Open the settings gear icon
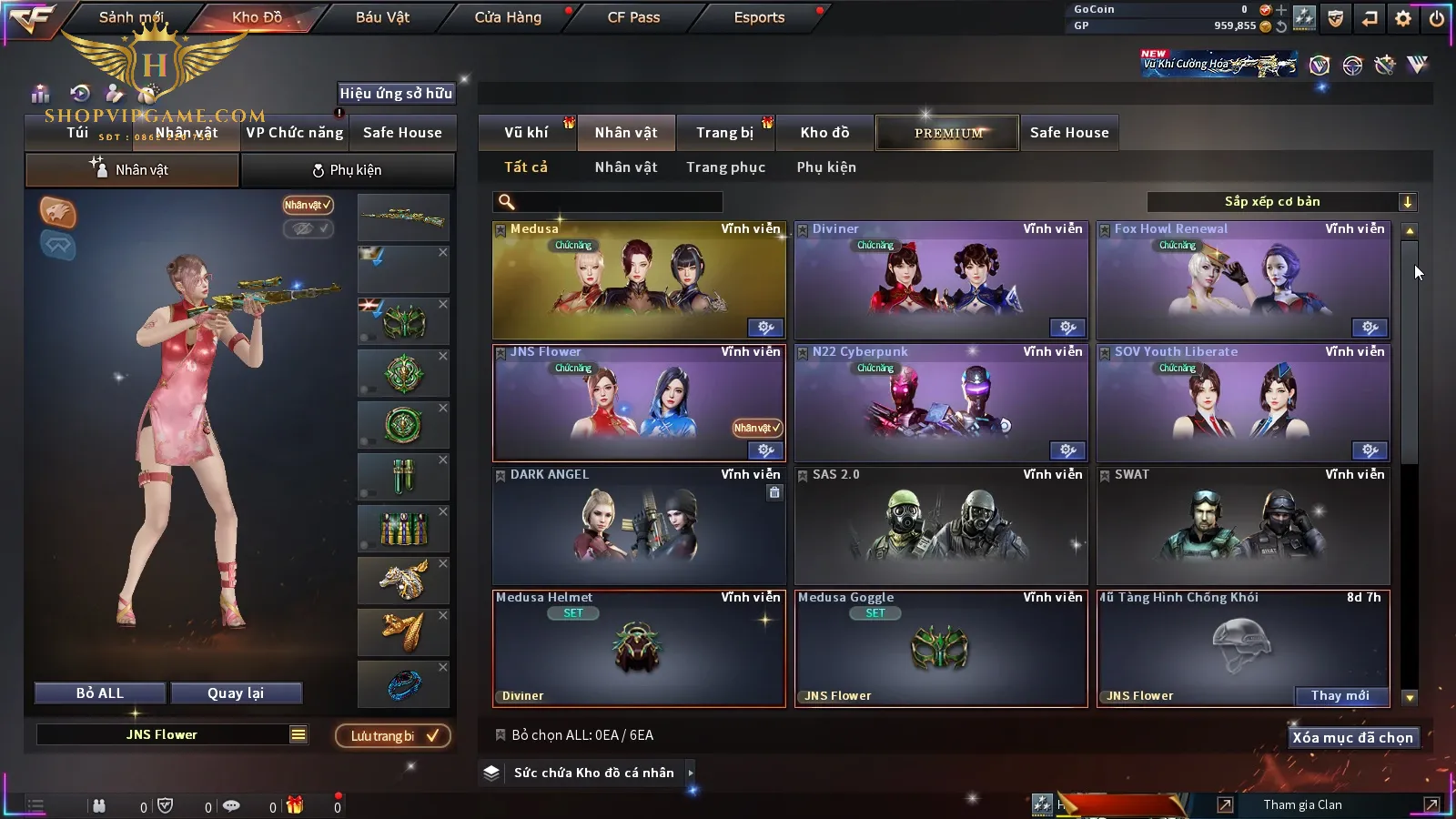 [x=1403, y=18]
